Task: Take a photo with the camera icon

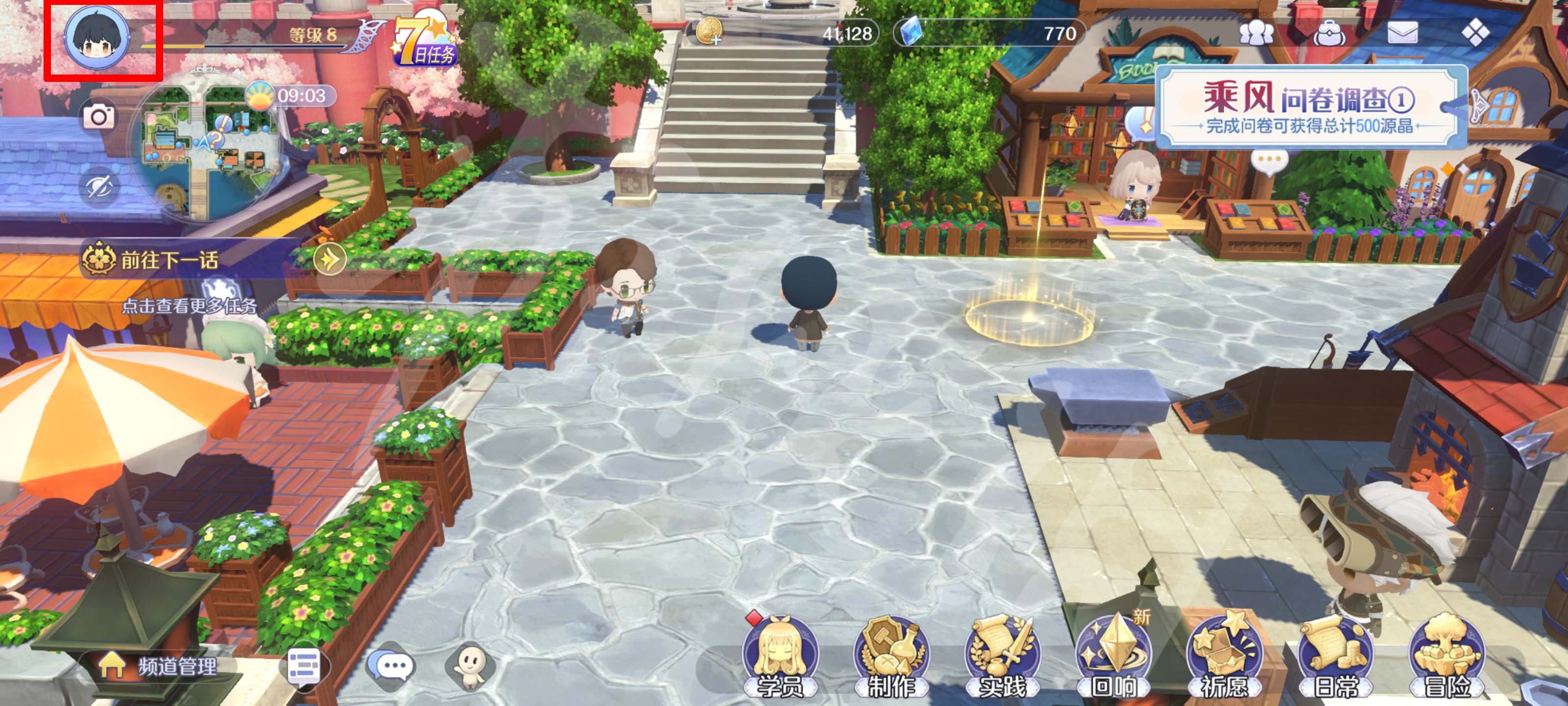Action: 98,116
